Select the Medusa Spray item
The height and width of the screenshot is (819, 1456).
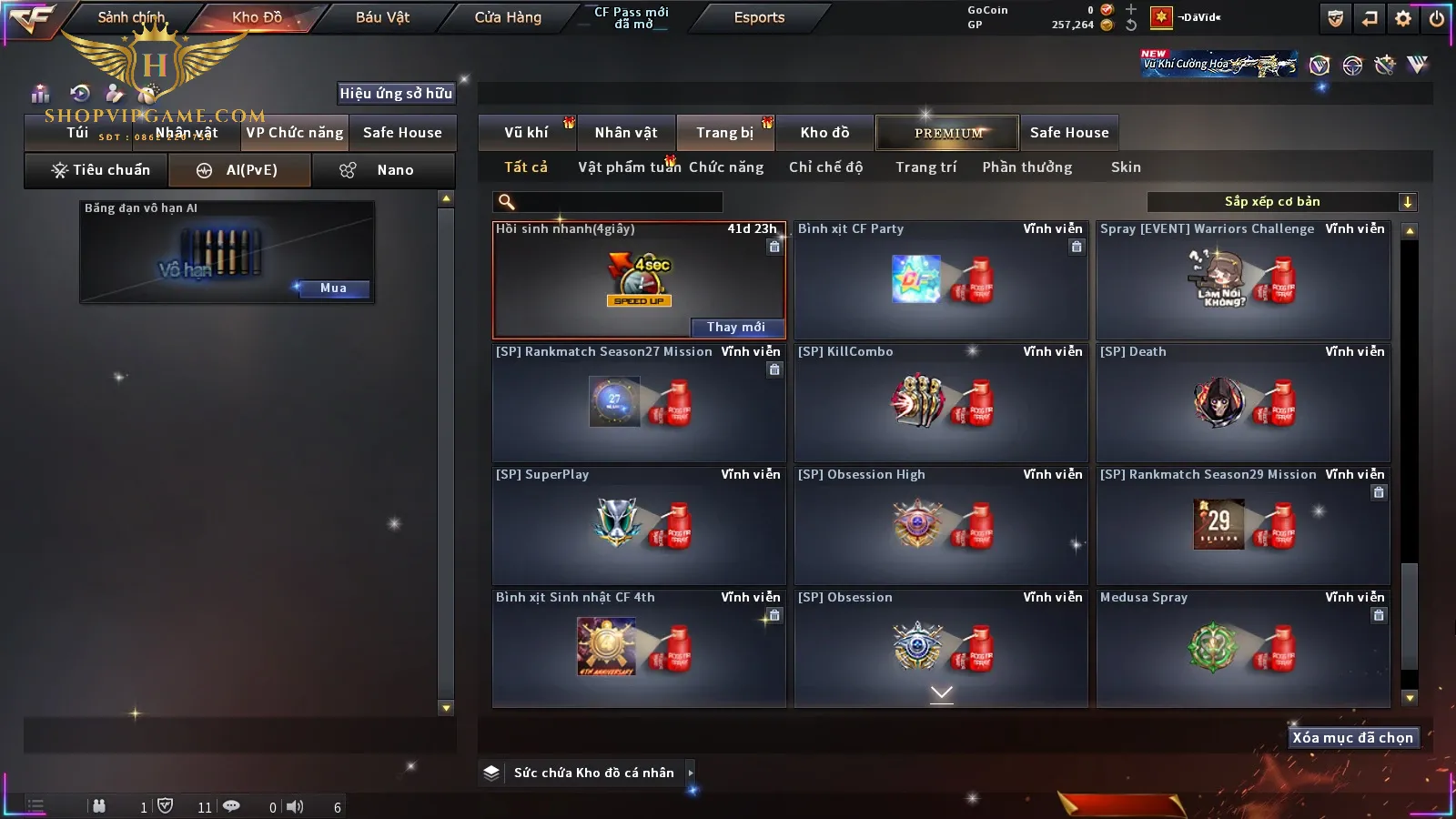pos(1243,648)
